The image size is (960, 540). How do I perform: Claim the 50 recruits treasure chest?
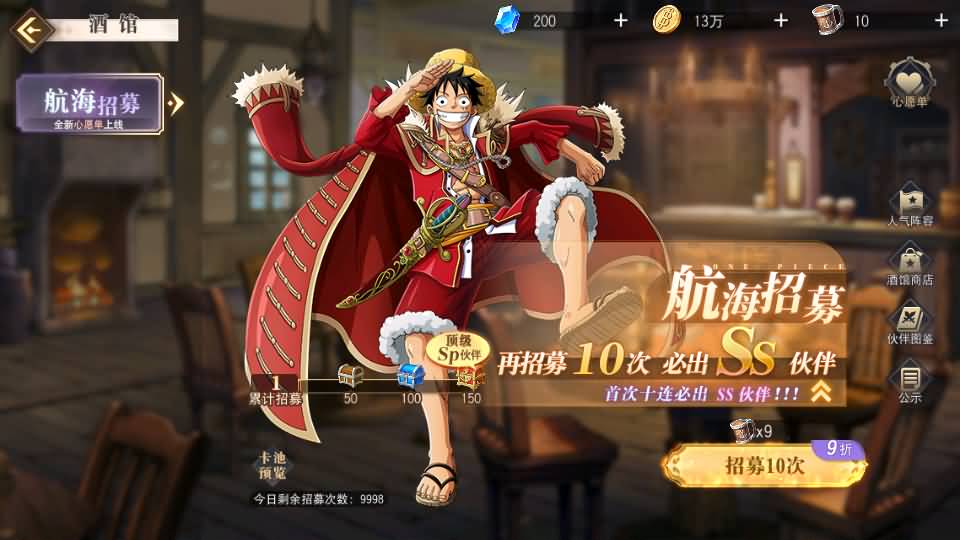pos(350,378)
